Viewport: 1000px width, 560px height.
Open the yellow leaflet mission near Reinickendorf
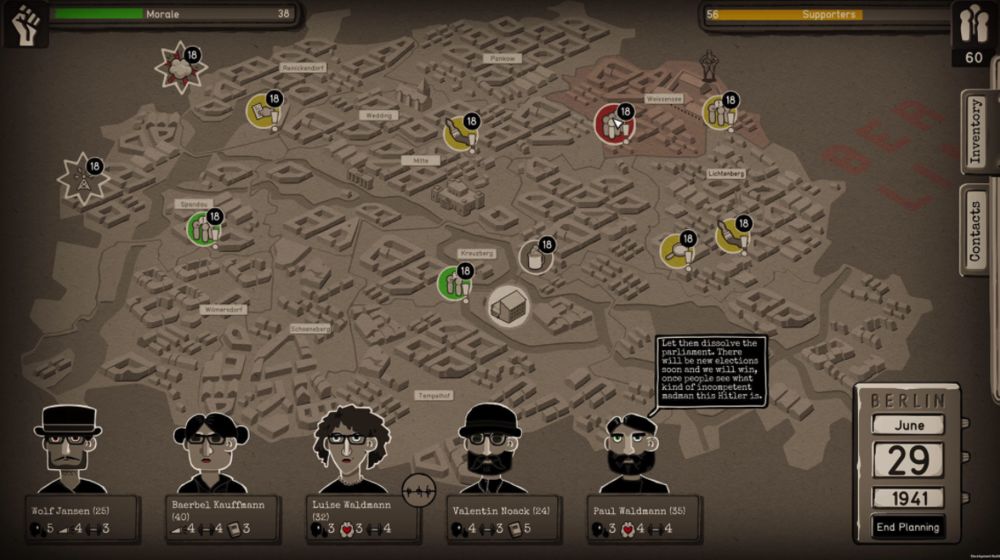tap(264, 111)
